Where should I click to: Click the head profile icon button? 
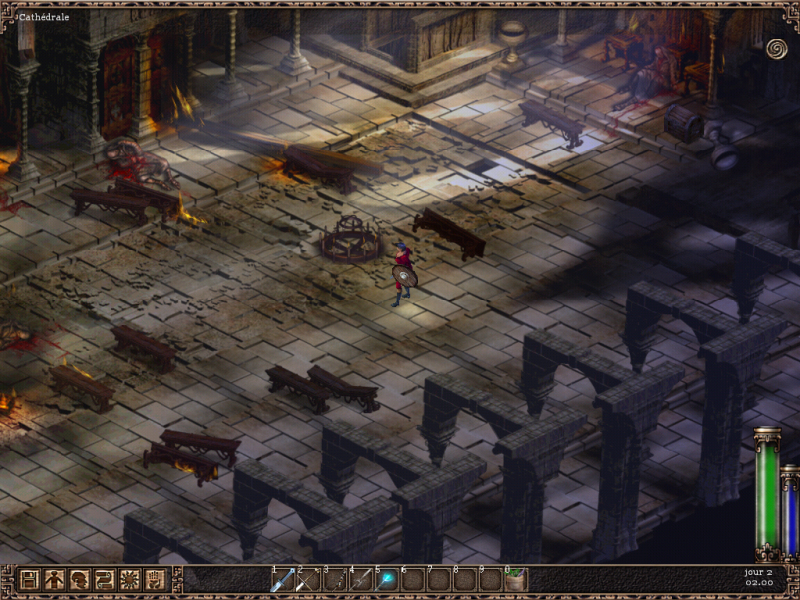tap(79, 579)
